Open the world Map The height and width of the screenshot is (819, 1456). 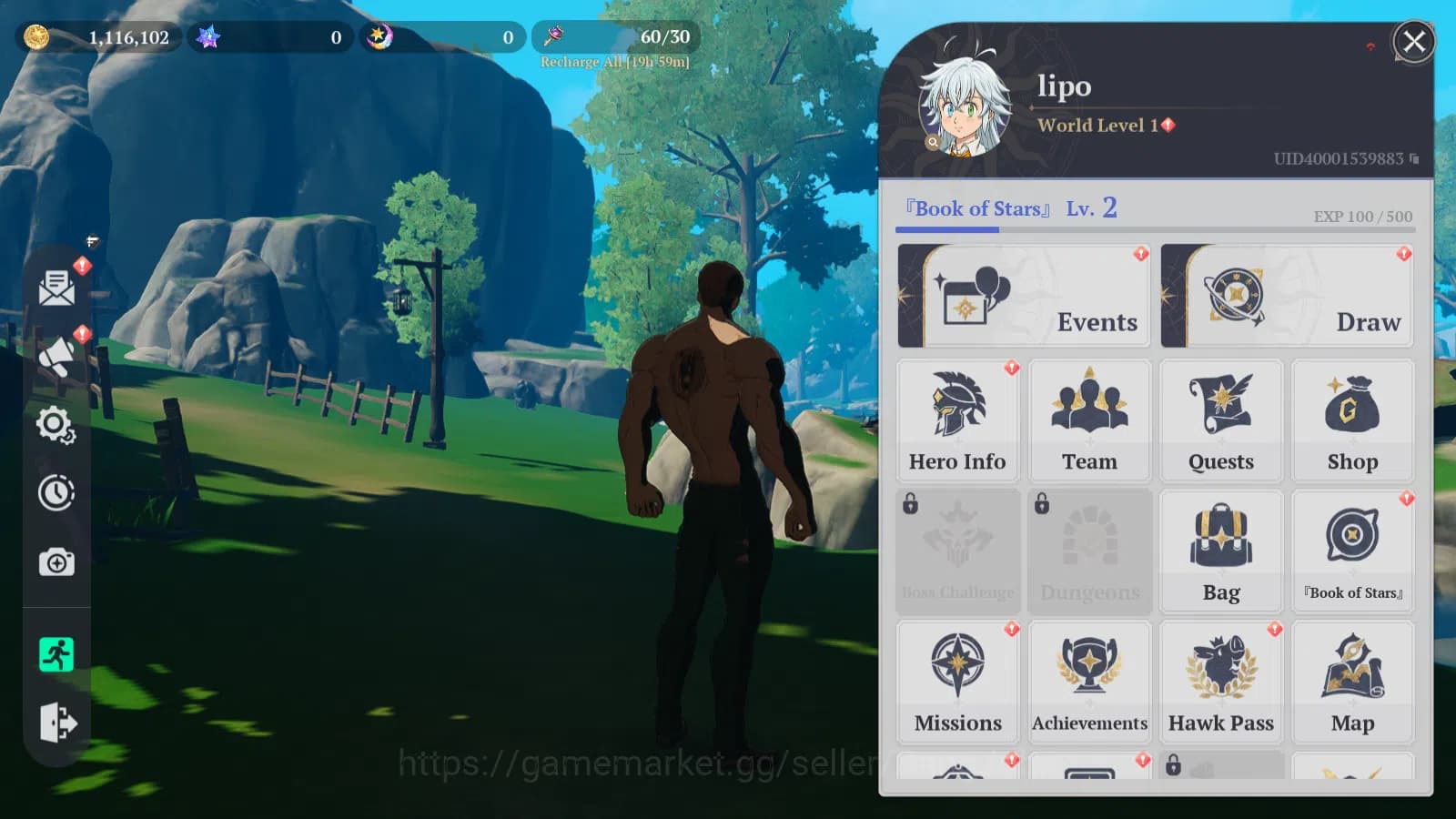click(1353, 678)
